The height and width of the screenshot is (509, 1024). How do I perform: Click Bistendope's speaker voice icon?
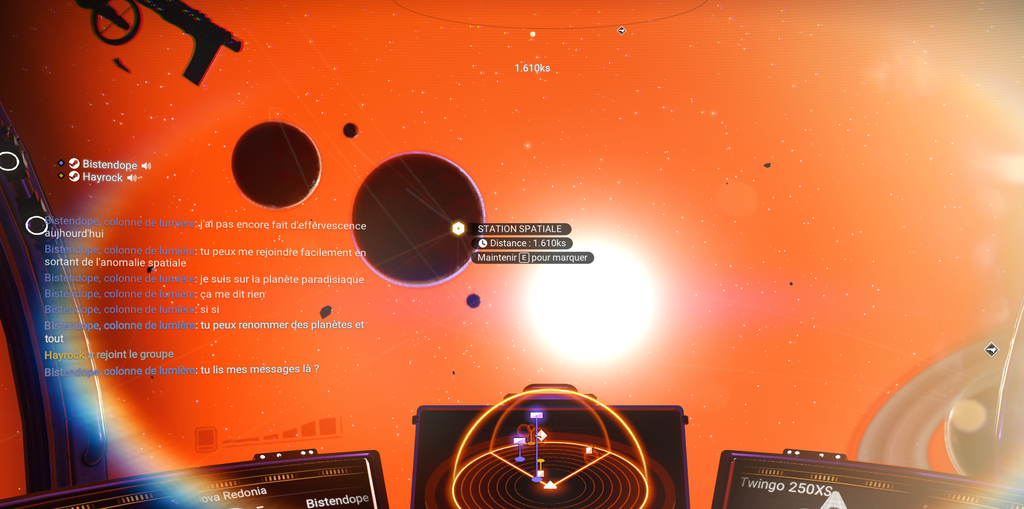point(146,165)
